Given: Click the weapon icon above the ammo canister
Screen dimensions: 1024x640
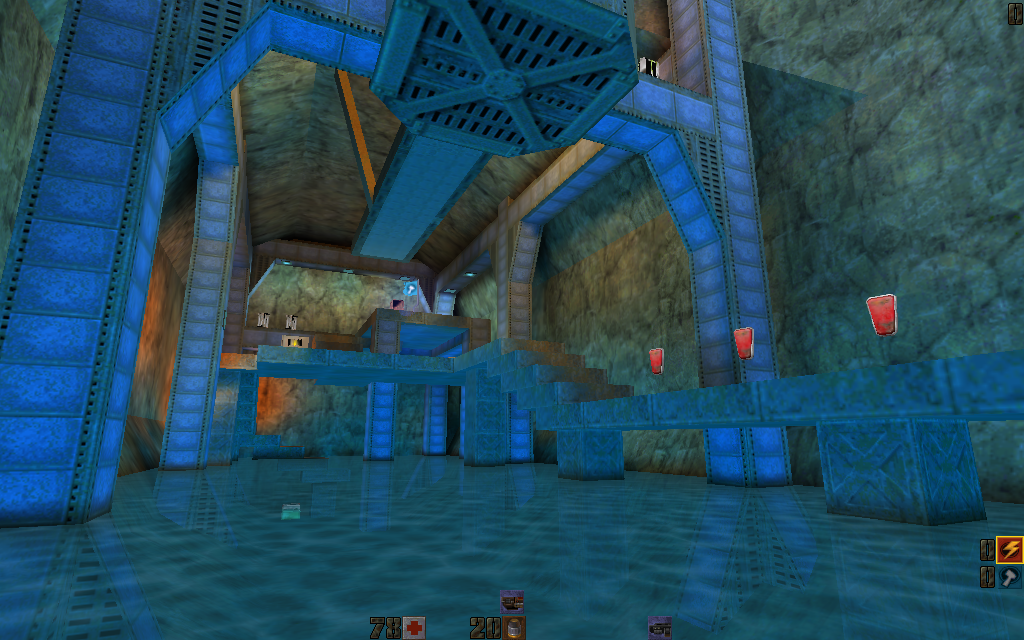Looking at the screenshot, I should (512, 601).
